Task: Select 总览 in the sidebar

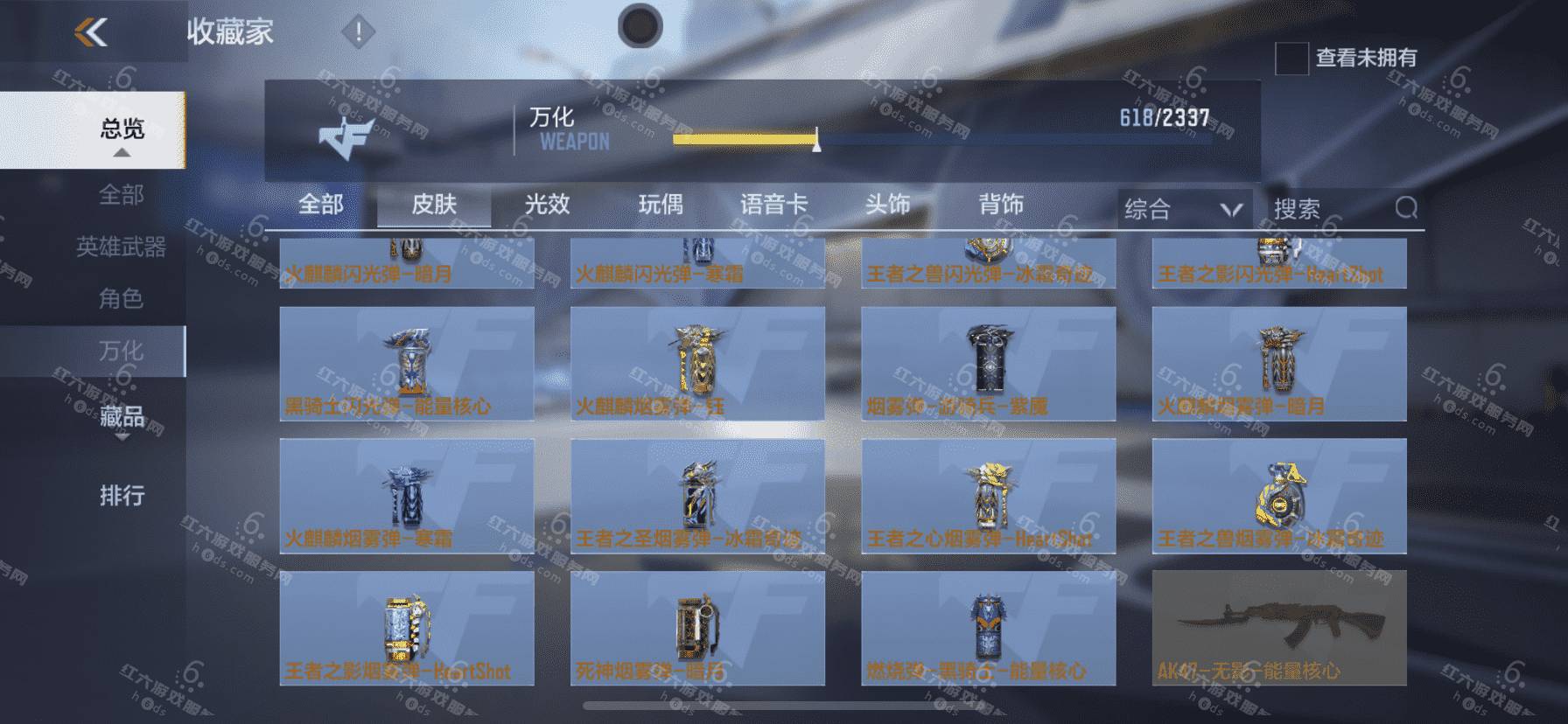Action: coord(122,129)
